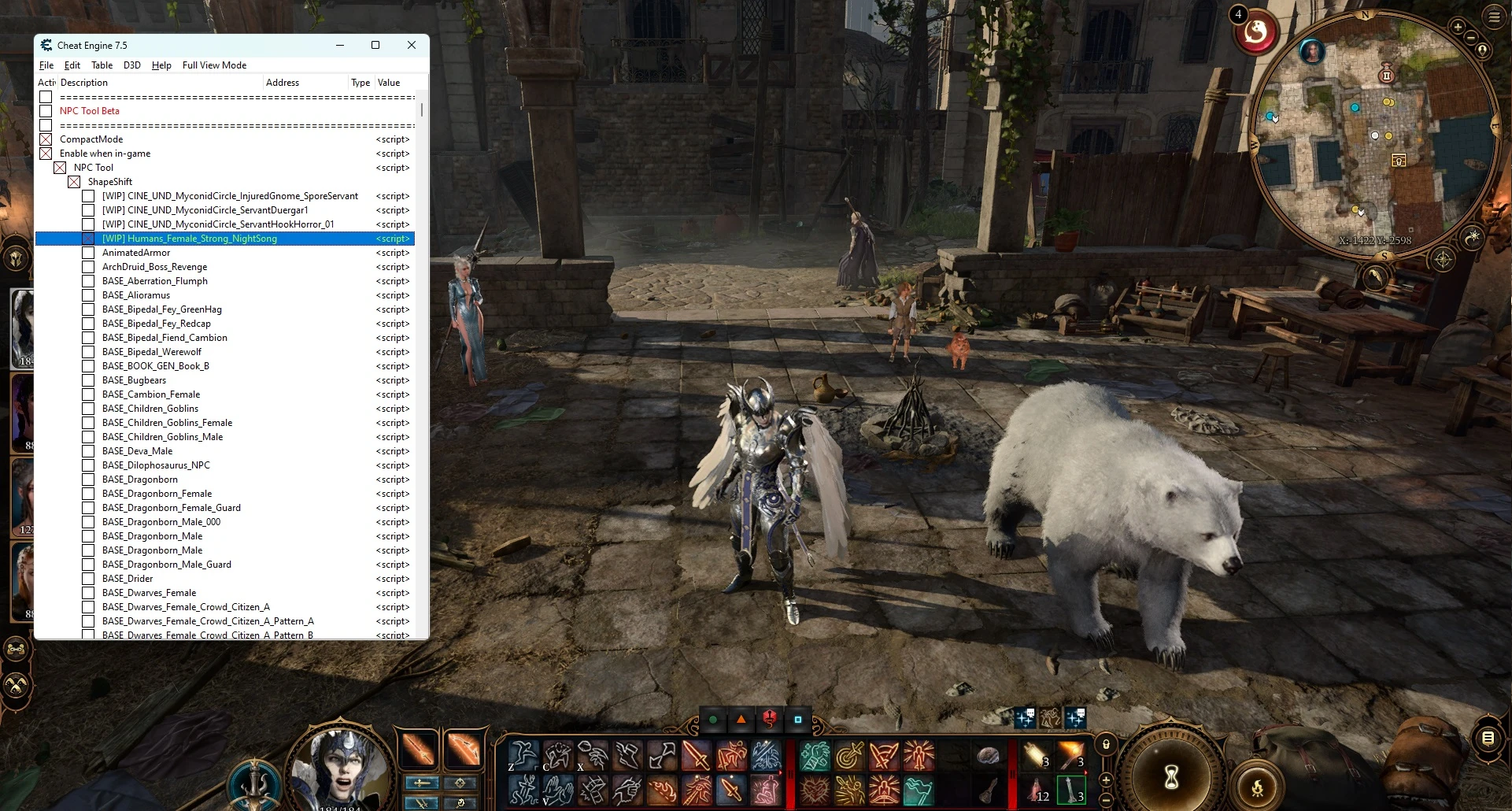Activate the flame ability in the hotbar
This screenshot has height=811, width=1512.
pos(661,790)
